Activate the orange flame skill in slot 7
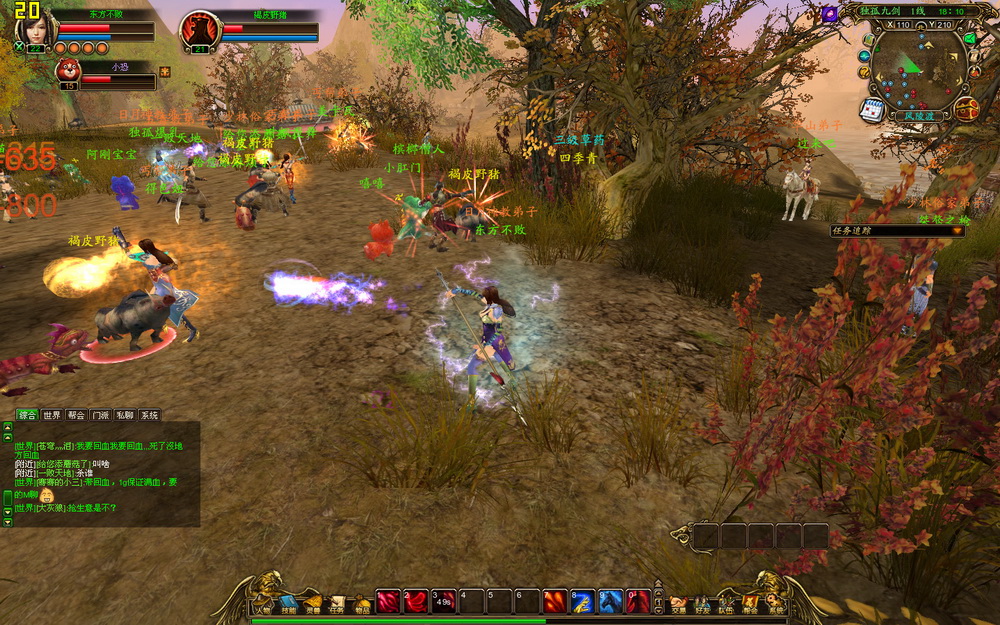This screenshot has width=1000, height=625. click(555, 601)
